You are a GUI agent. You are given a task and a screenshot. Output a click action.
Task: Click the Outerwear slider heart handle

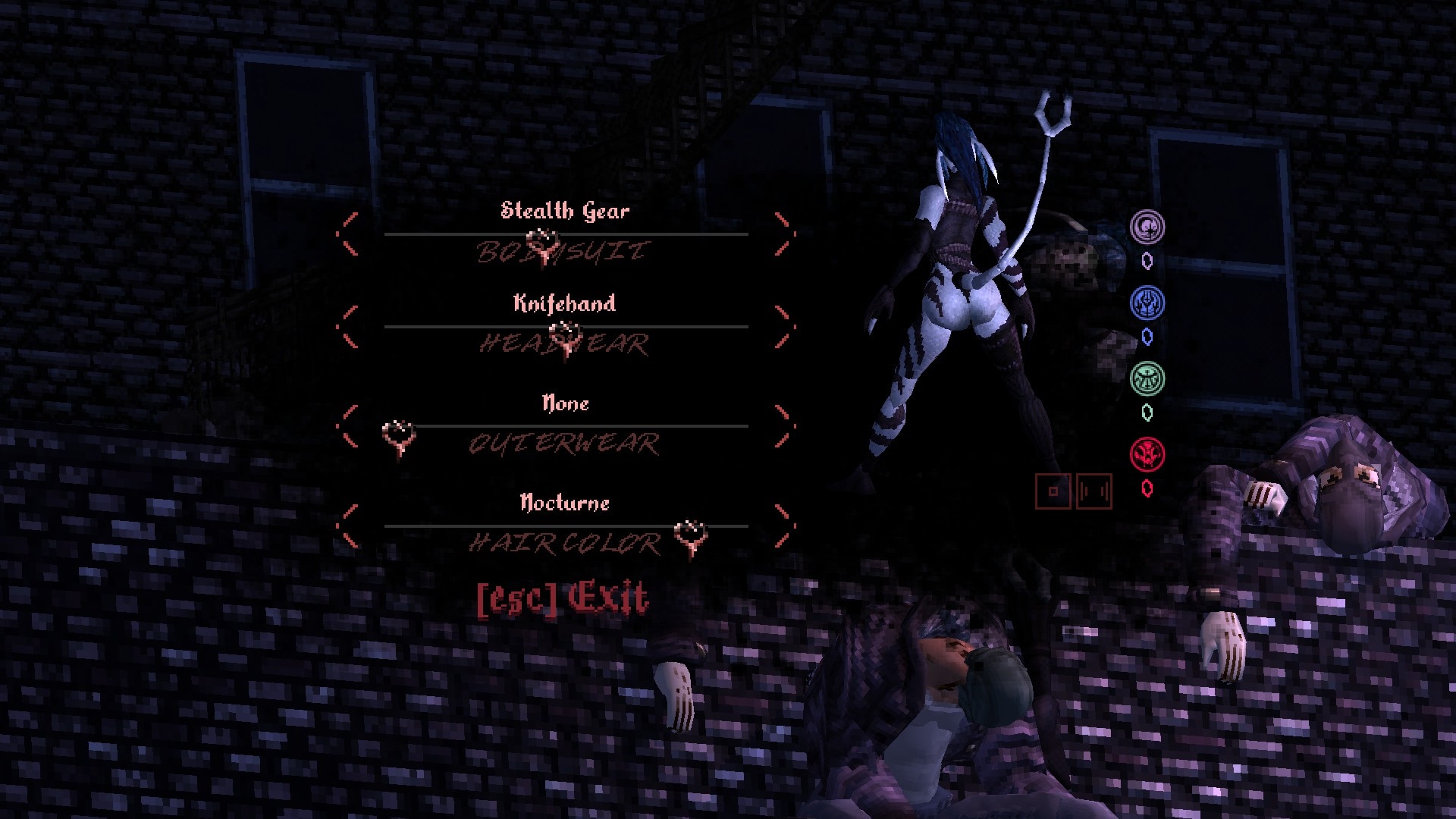coord(398,436)
